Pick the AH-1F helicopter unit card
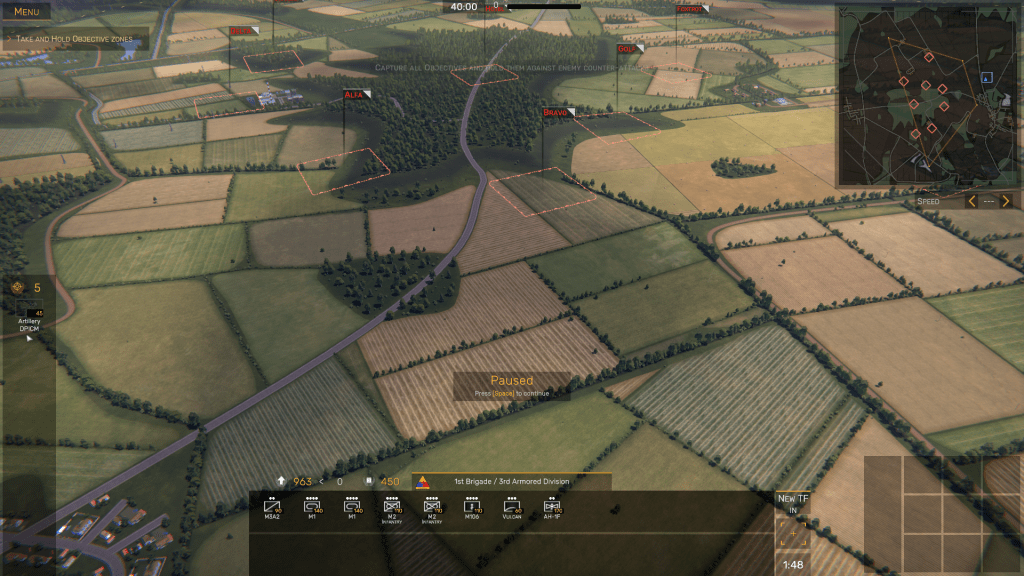This screenshot has height=576, width=1024. 550,509
